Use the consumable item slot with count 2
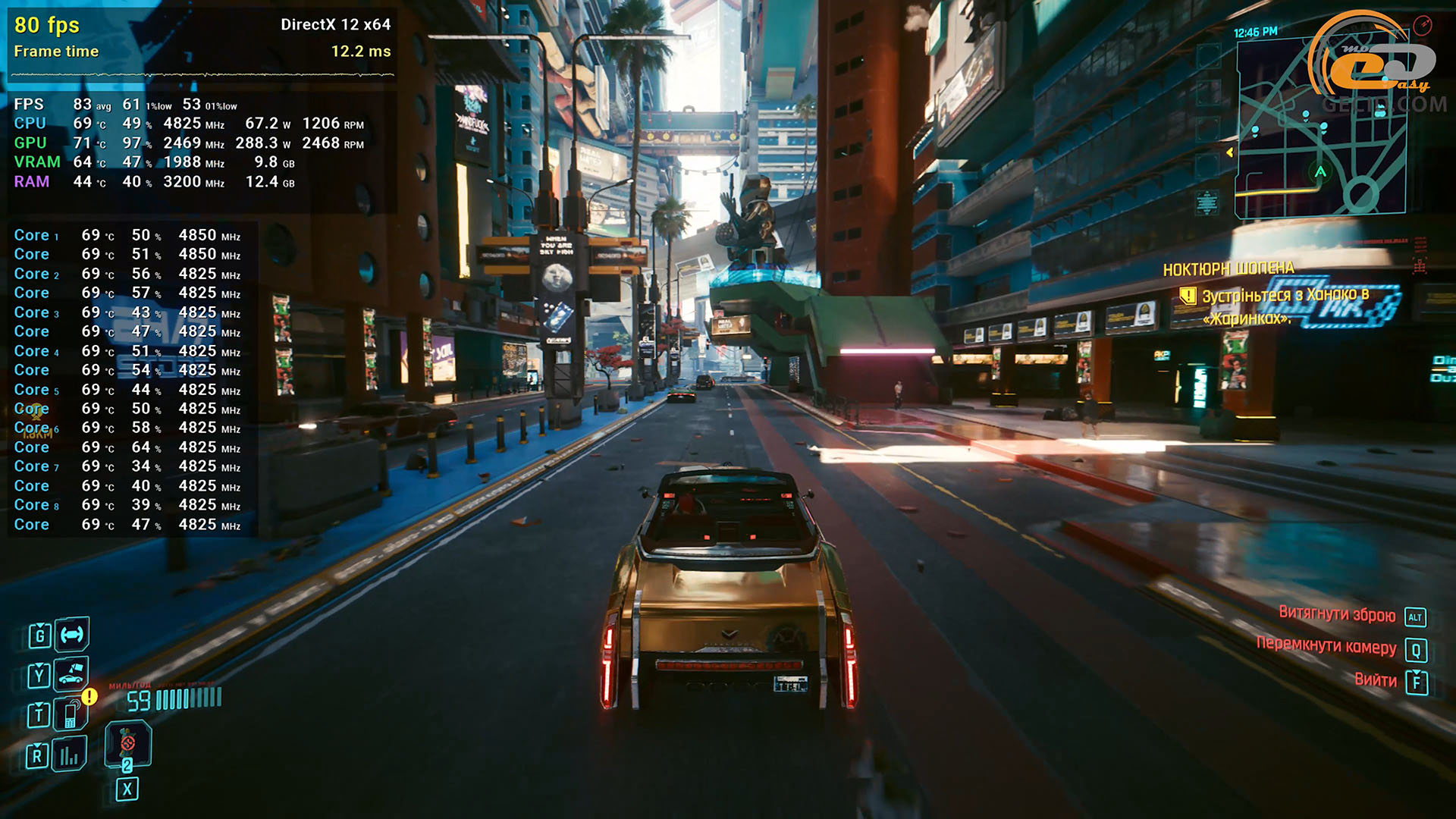Viewport: 1456px width, 819px height. click(127, 745)
